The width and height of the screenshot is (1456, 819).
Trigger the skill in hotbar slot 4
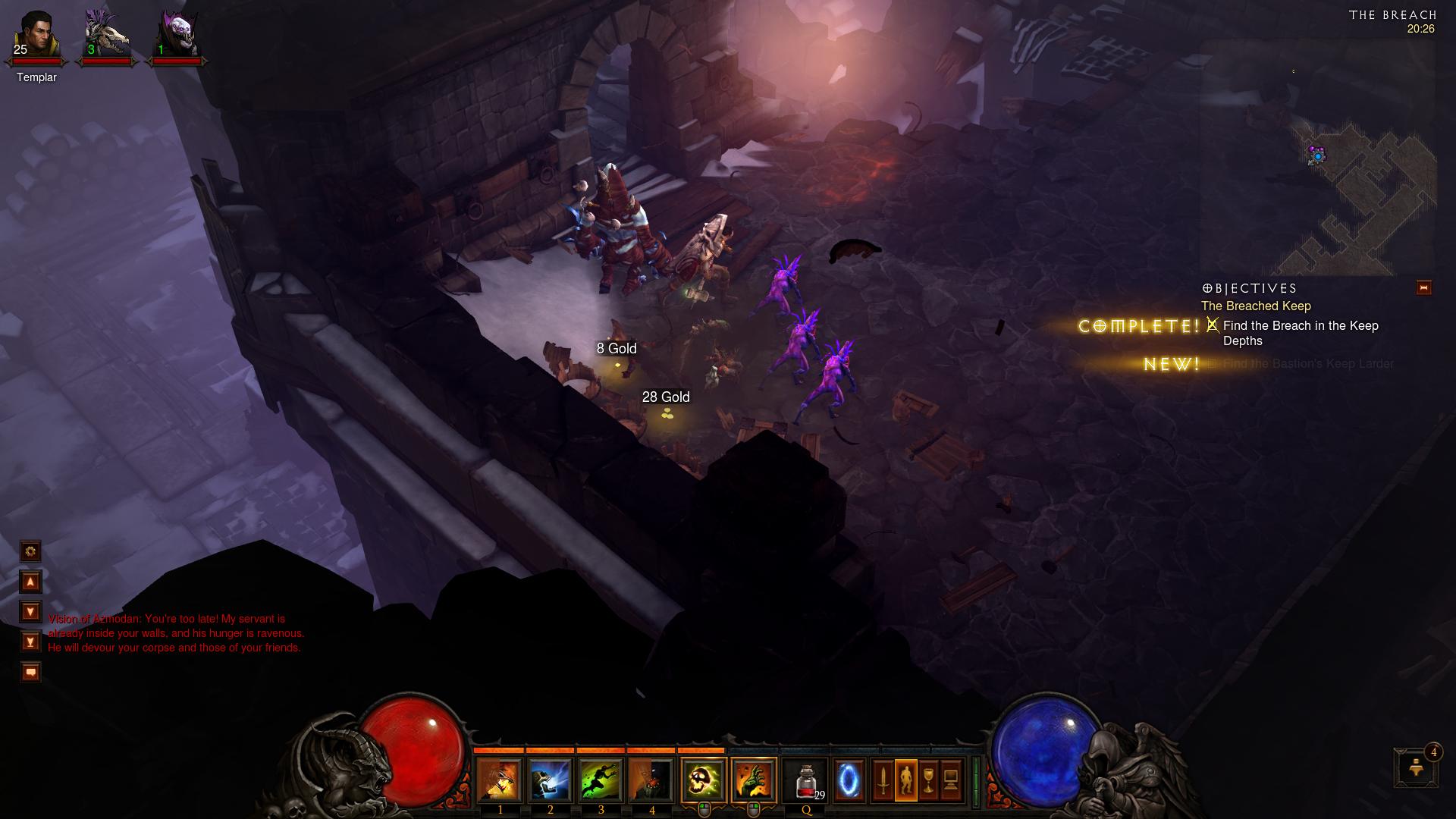pos(651,780)
